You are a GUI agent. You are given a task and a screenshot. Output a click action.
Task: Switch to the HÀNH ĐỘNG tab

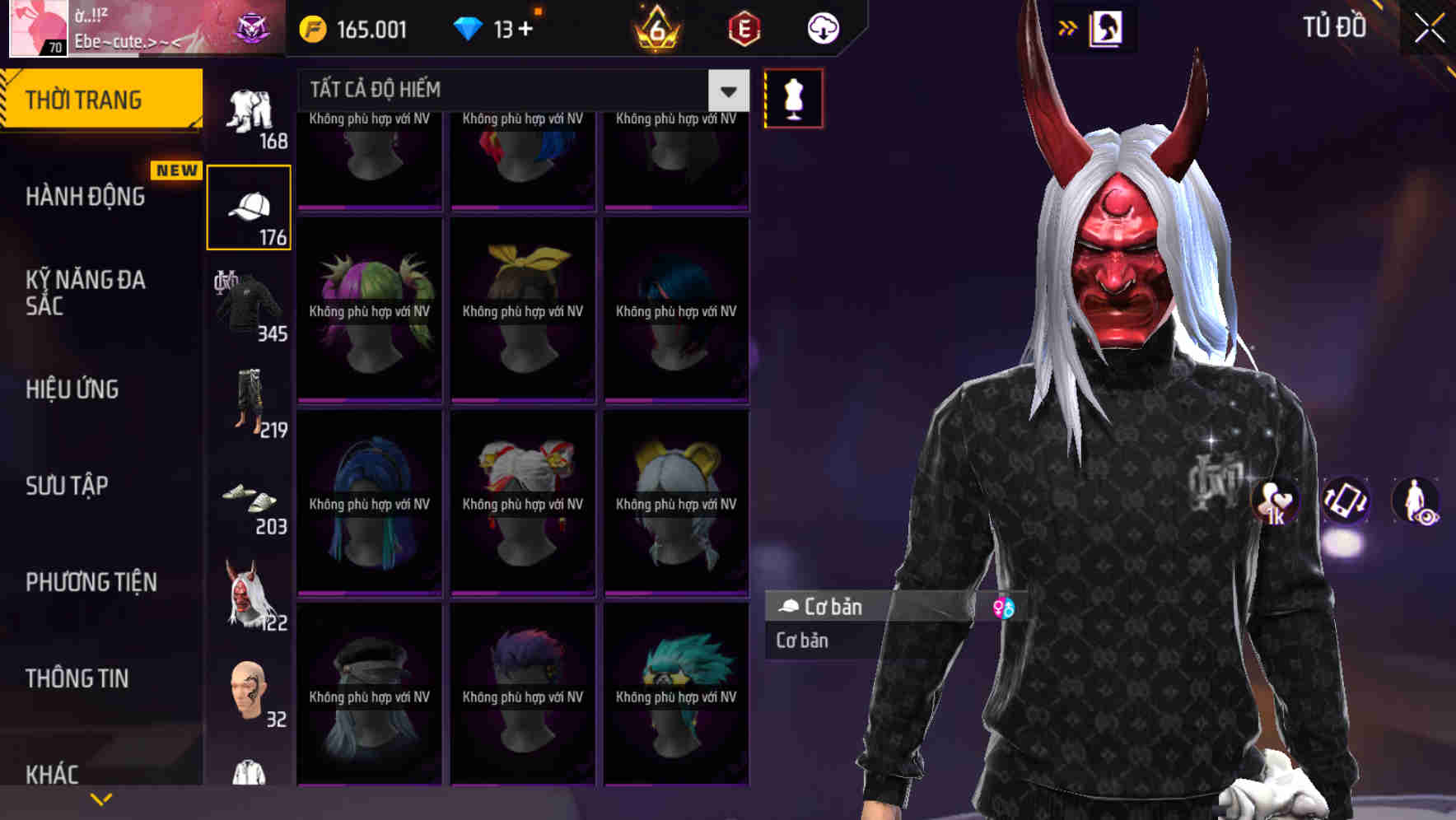click(86, 196)
